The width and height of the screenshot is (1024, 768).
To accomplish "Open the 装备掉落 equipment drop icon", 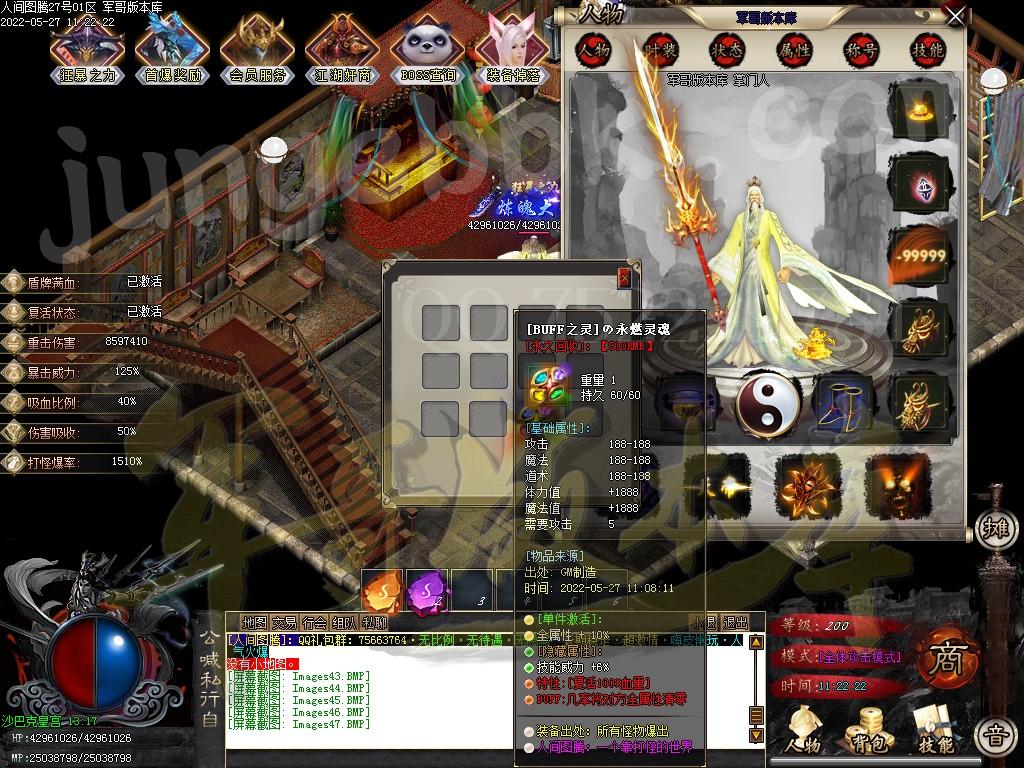I will 514,46.
